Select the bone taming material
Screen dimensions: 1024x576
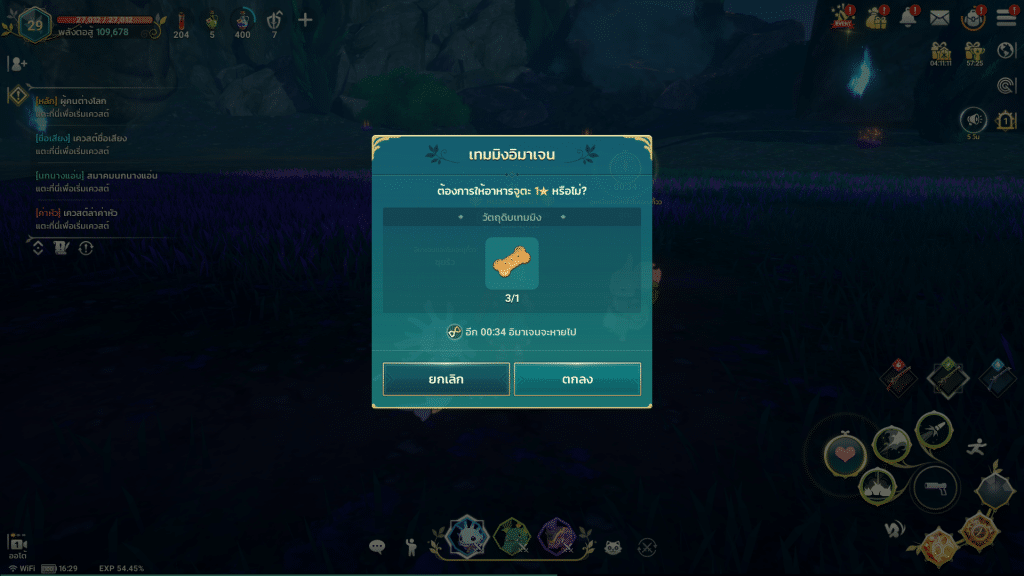pyautogui.click(x=511, y=263)
